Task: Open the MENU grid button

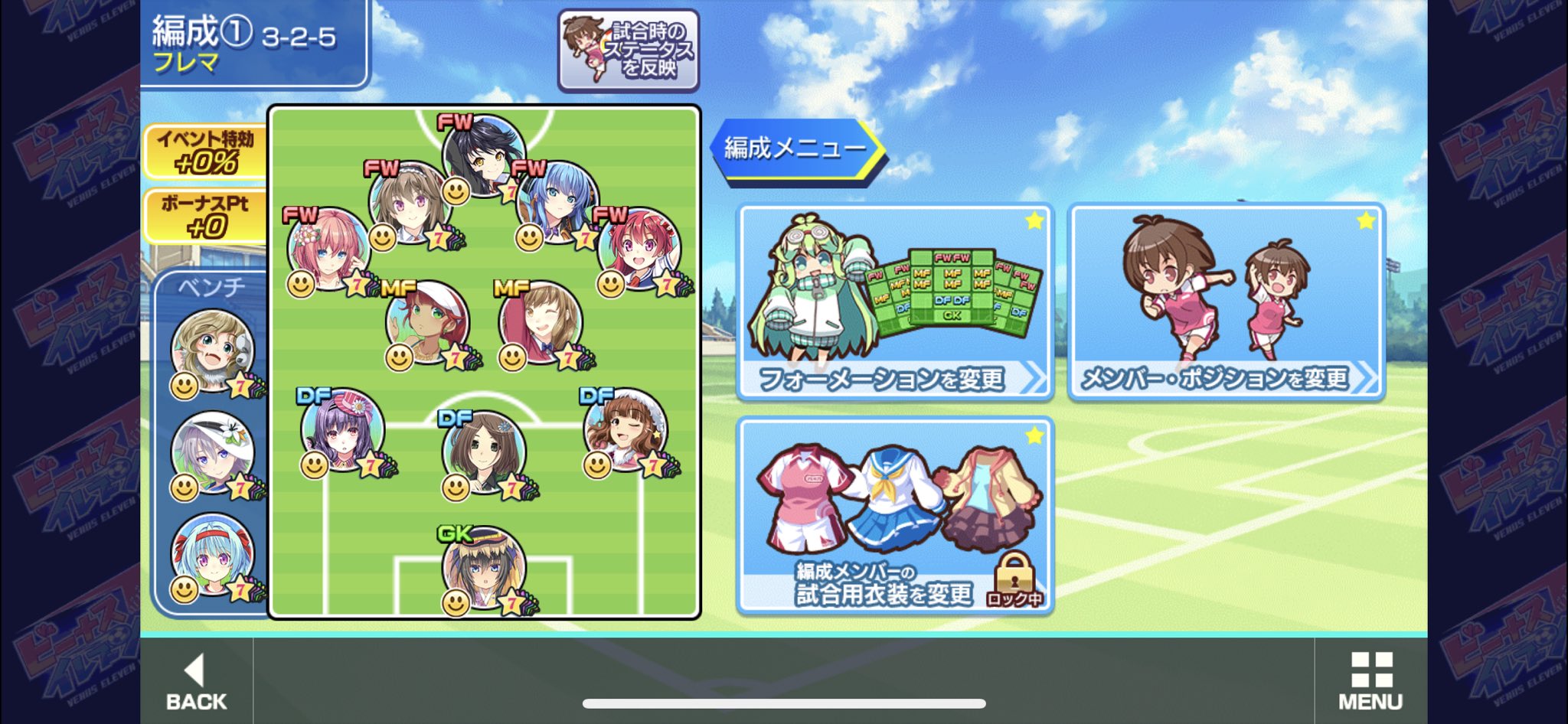Action: point(1370,680)
